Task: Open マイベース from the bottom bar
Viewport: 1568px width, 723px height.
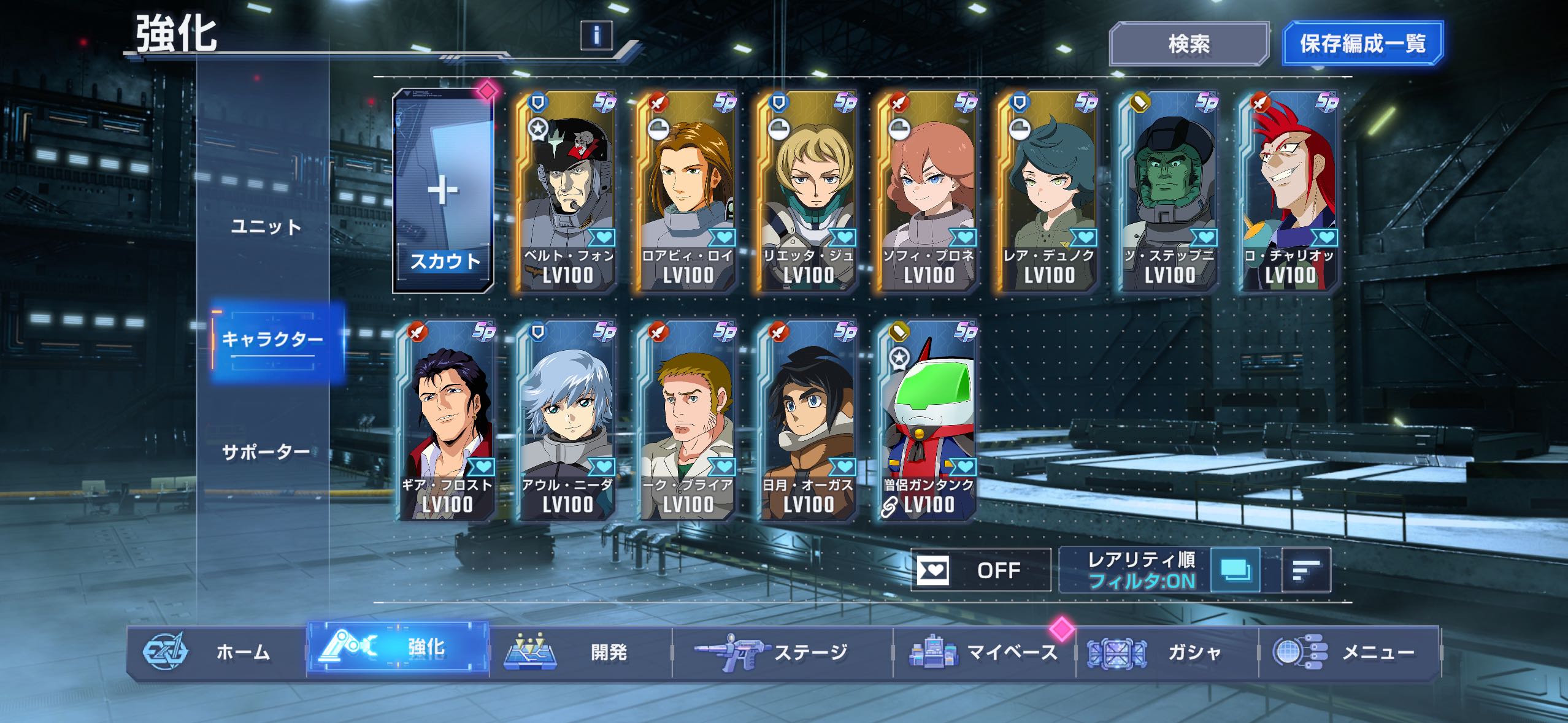Action: (983, 652)
